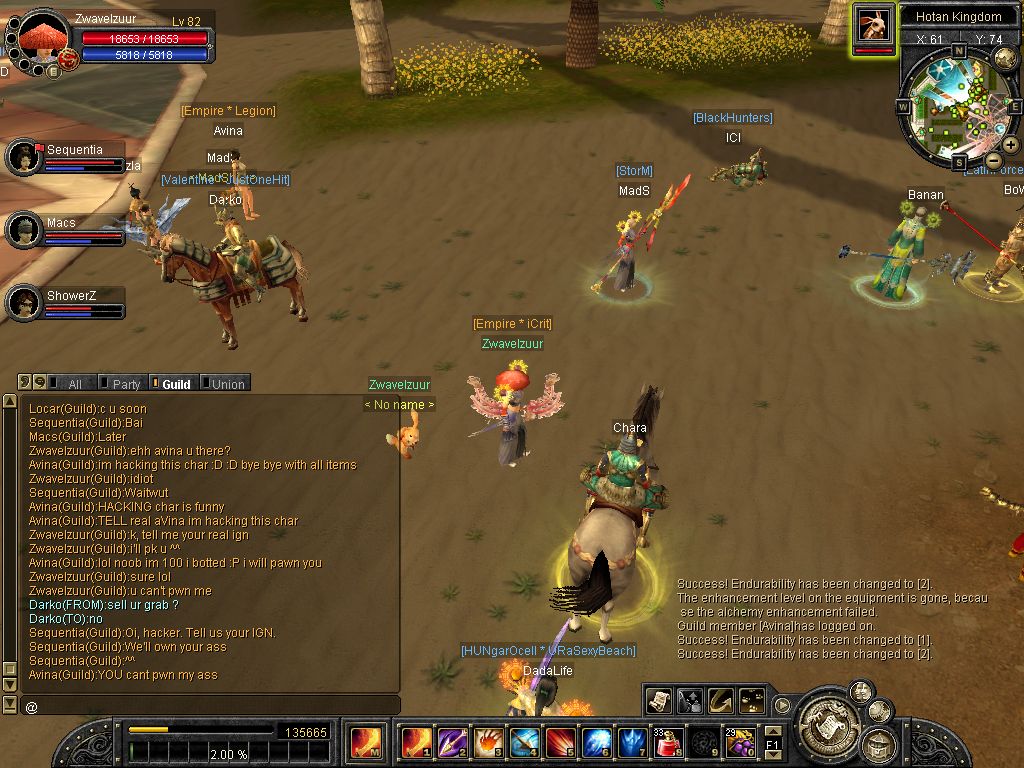
Task: Target party member Macs in the party list
Action: [x=23, y=230]
